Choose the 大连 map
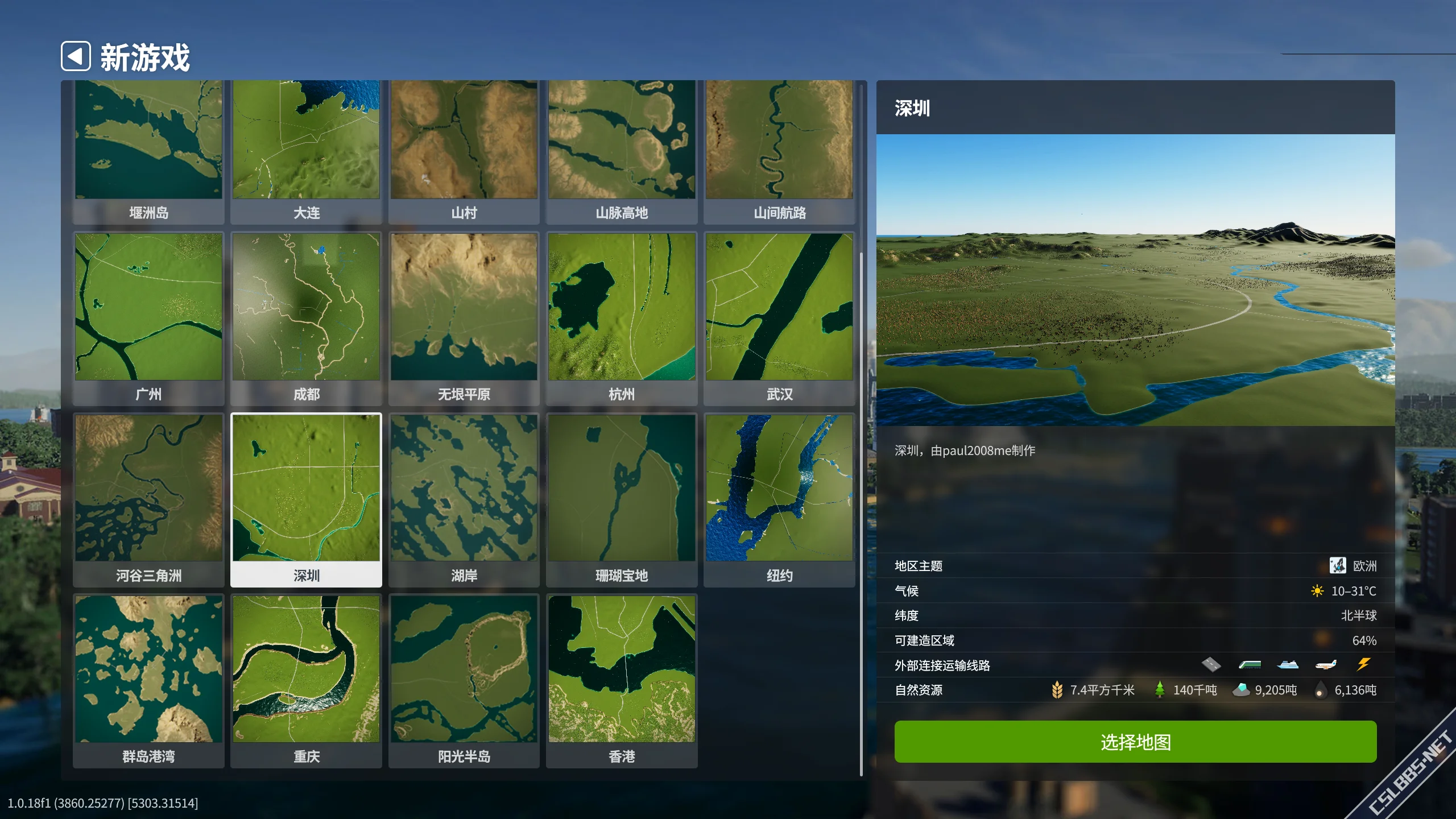Screen dimensions: 1456x819 pos(306,147)
